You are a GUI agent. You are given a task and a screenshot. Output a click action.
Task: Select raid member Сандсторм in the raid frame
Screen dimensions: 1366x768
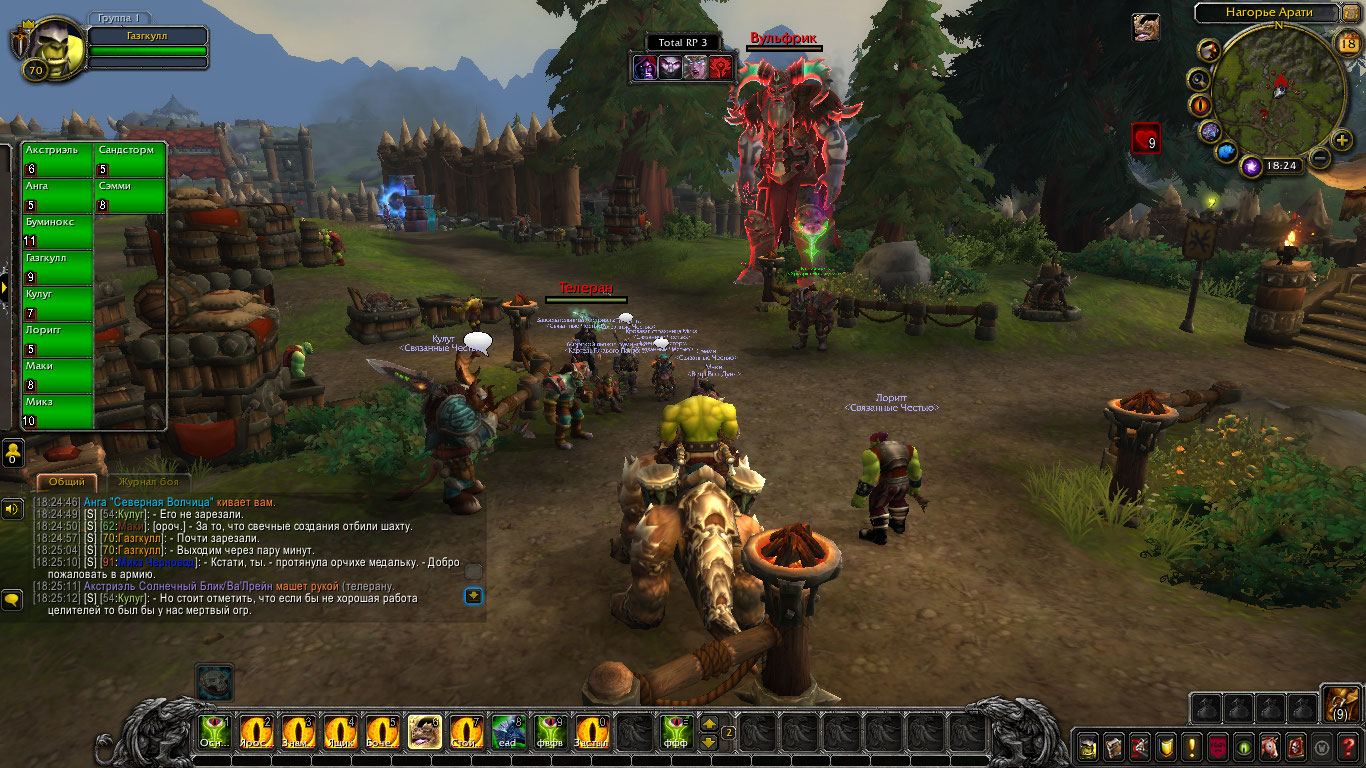(130, 160)
